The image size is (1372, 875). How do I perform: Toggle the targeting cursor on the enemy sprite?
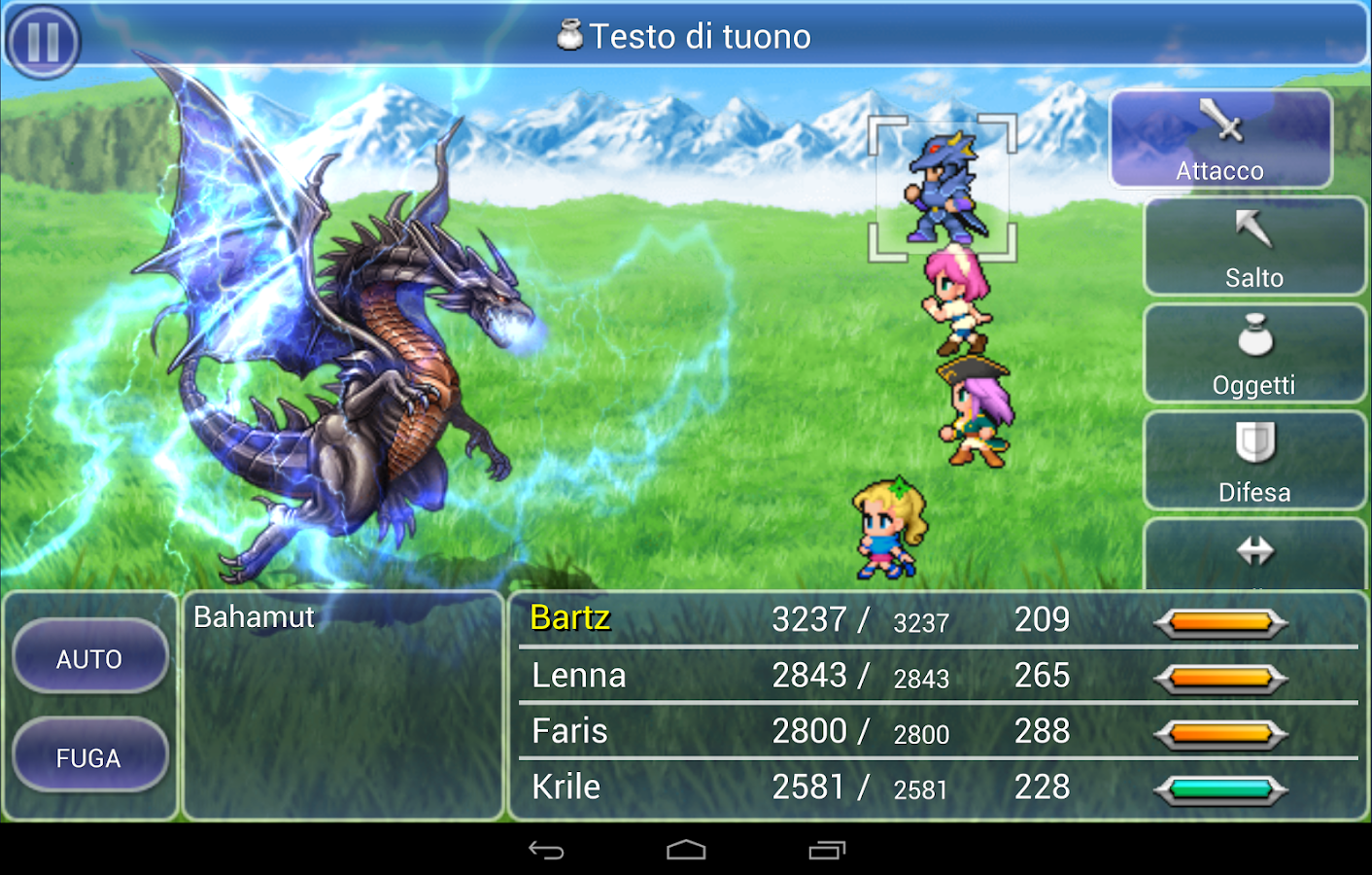(x=941, y=185)
